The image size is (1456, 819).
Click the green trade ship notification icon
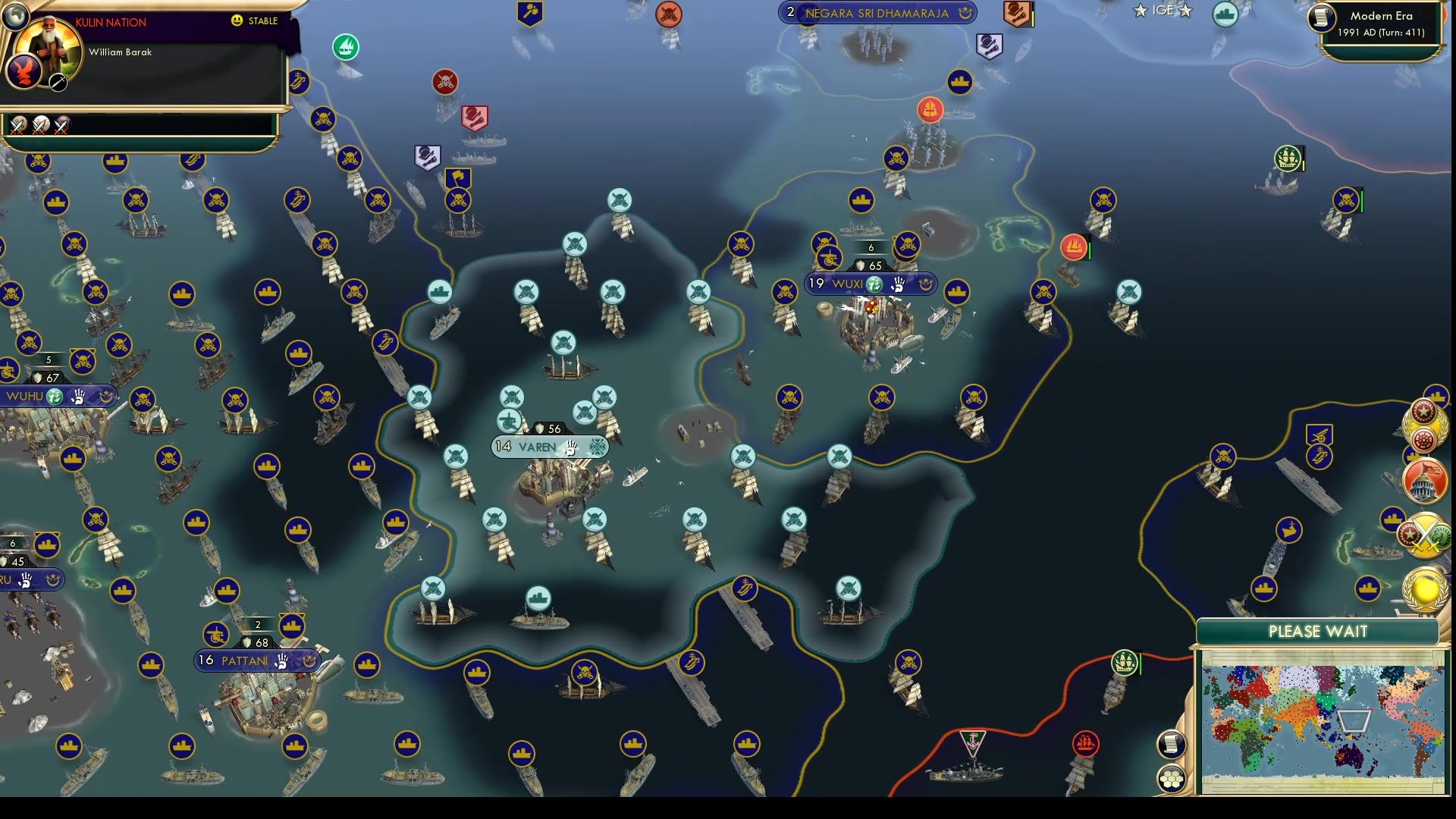347,46
